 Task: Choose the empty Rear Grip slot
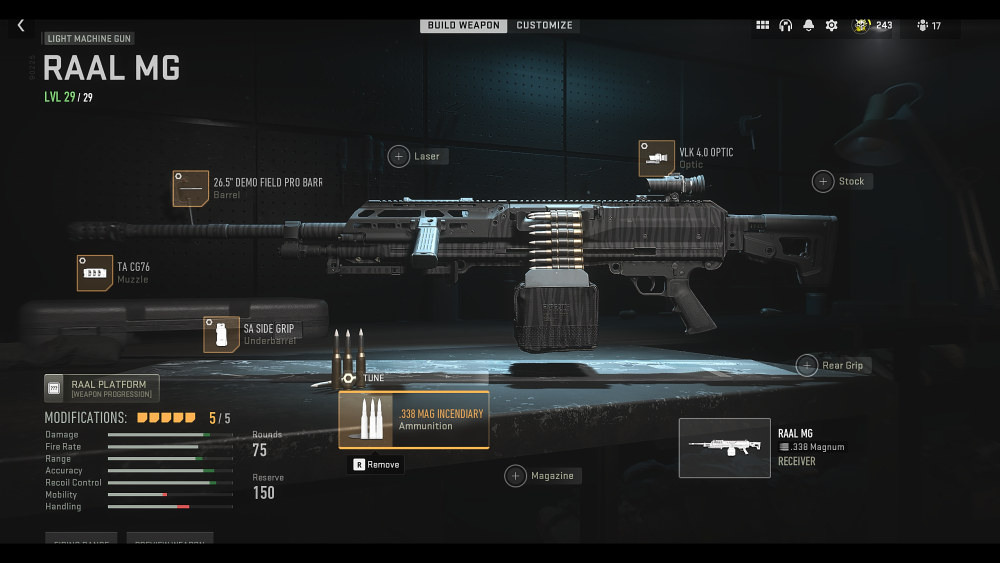[807, 365]
